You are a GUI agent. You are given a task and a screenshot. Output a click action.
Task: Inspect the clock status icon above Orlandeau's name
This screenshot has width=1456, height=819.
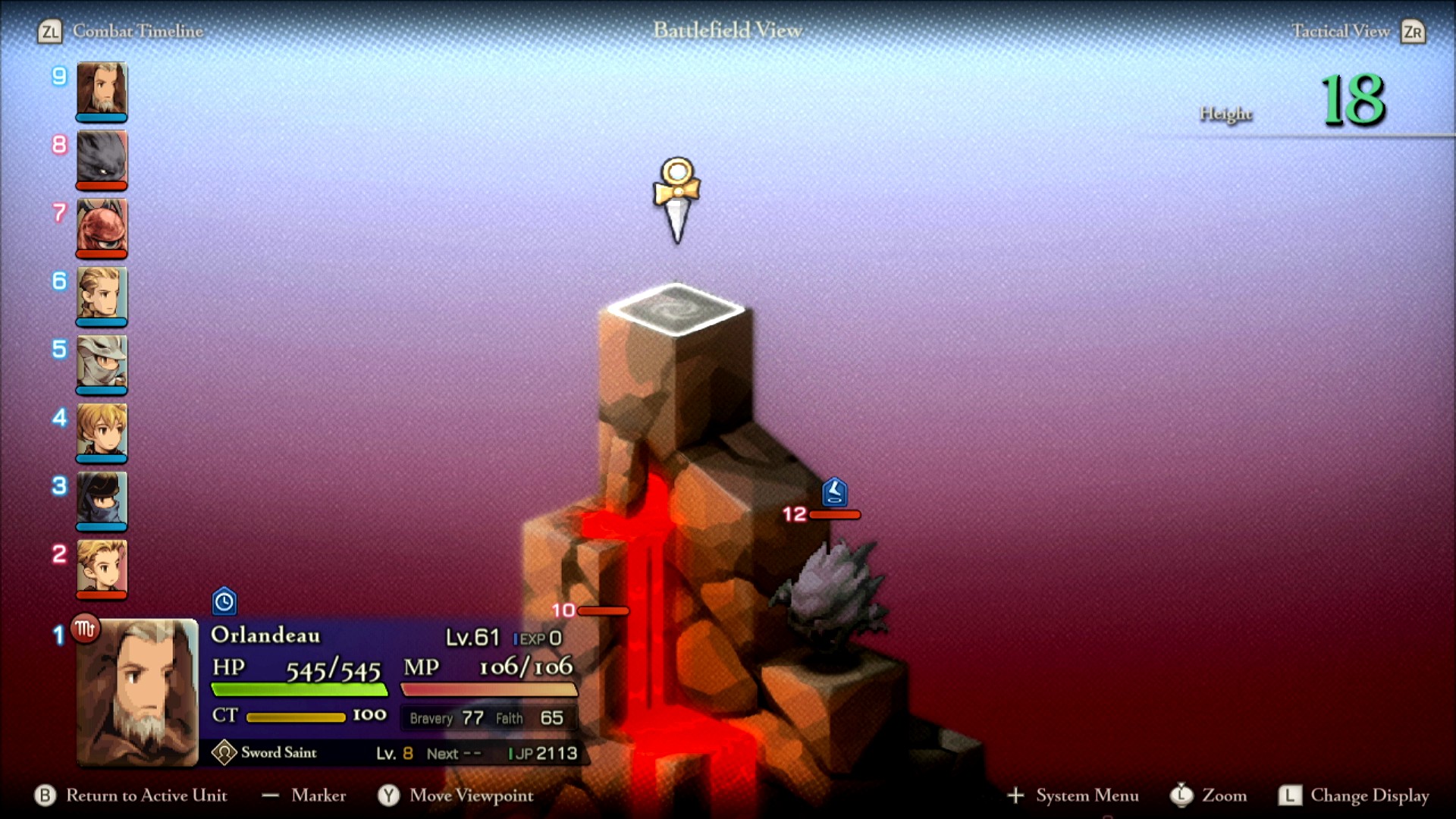coord(224,602)
